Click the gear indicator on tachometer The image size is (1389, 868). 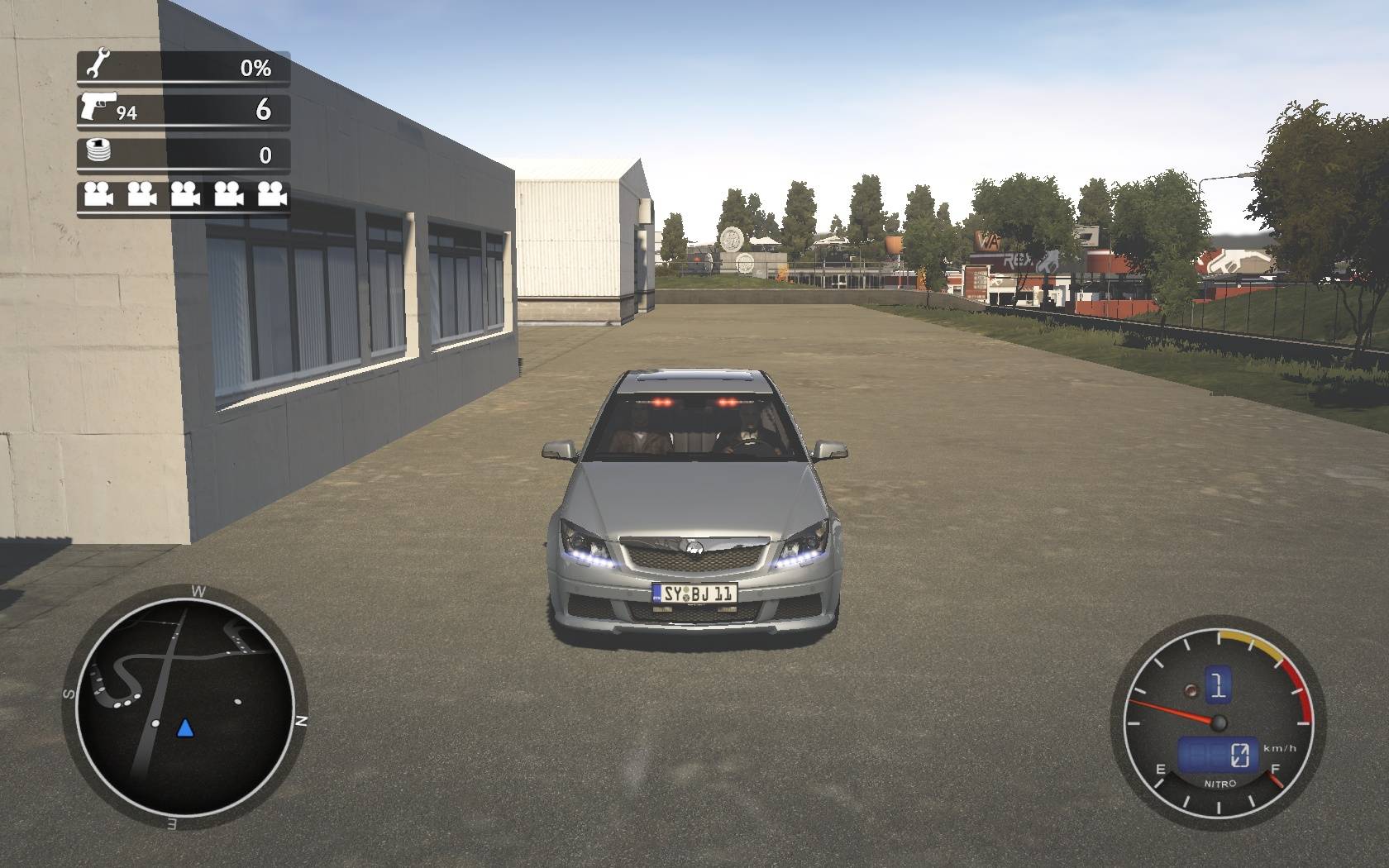click(1217, 685)
